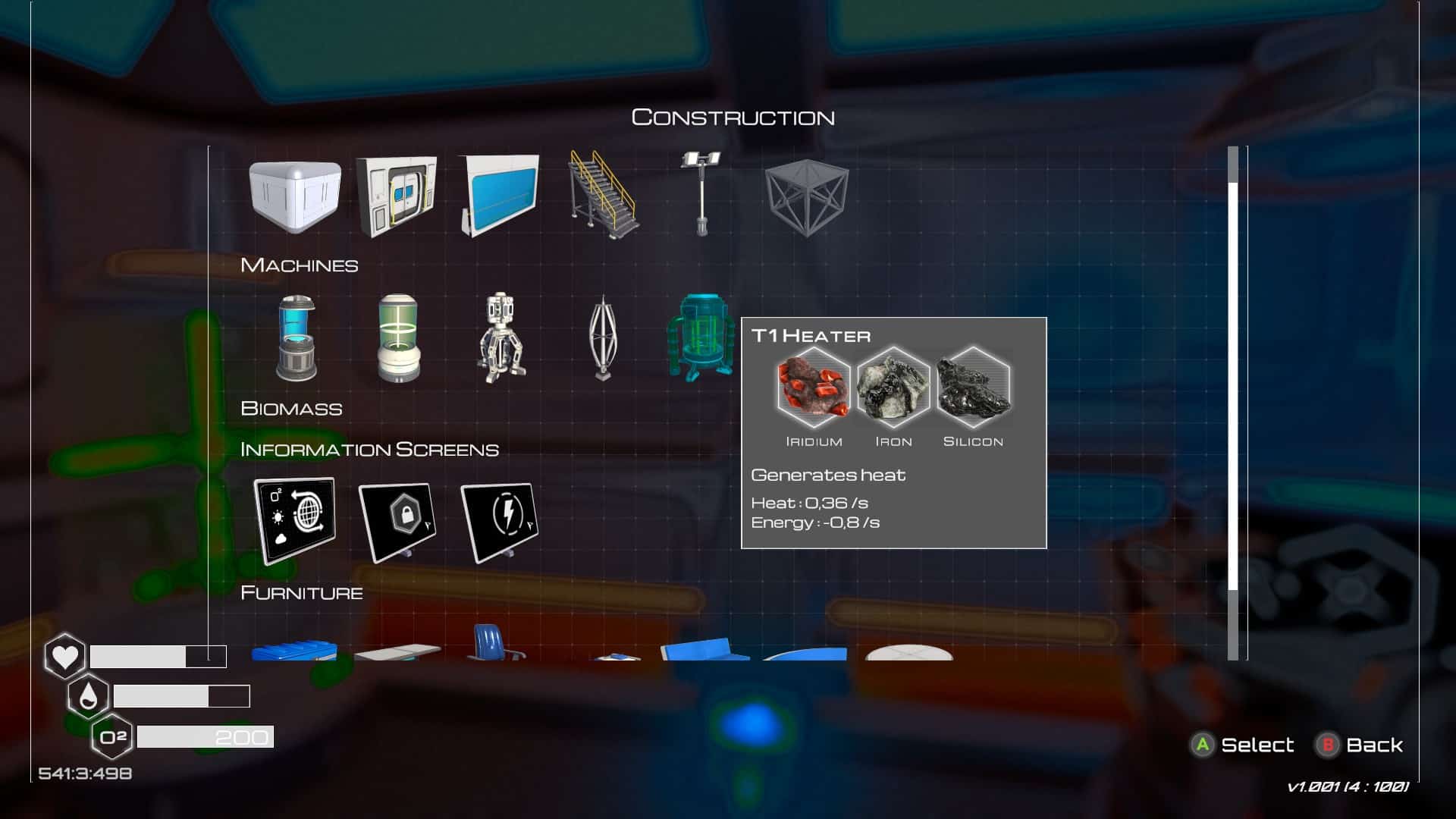Choose the padlock unlockables screen
The width and height of the screenshot is (1456, 819).
(x=397, y=522)
